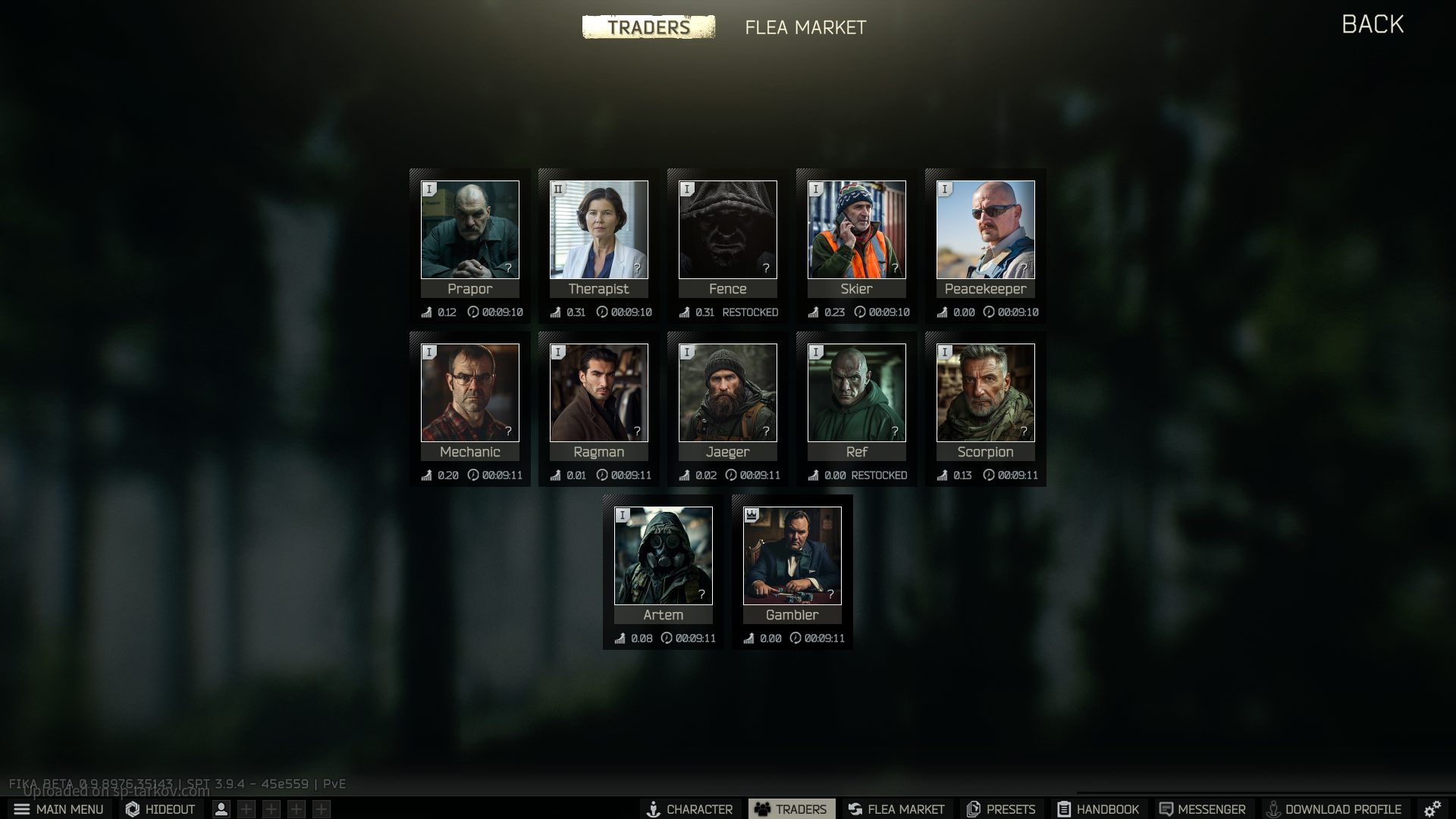
Task: Select the Scorpion trader
Action: pos(986,393)
